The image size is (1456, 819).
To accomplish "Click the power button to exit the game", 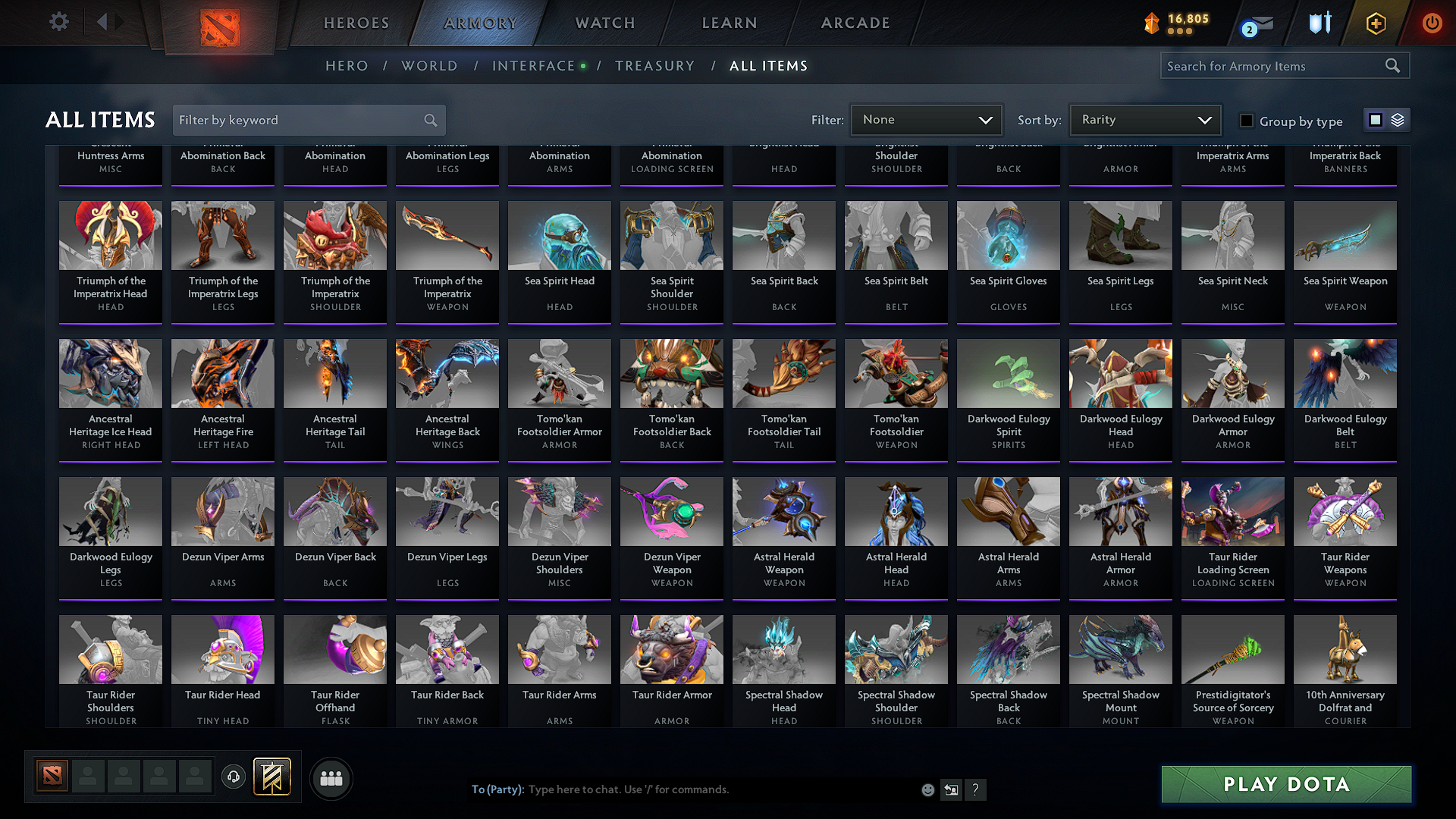I will pos(1432,23).
